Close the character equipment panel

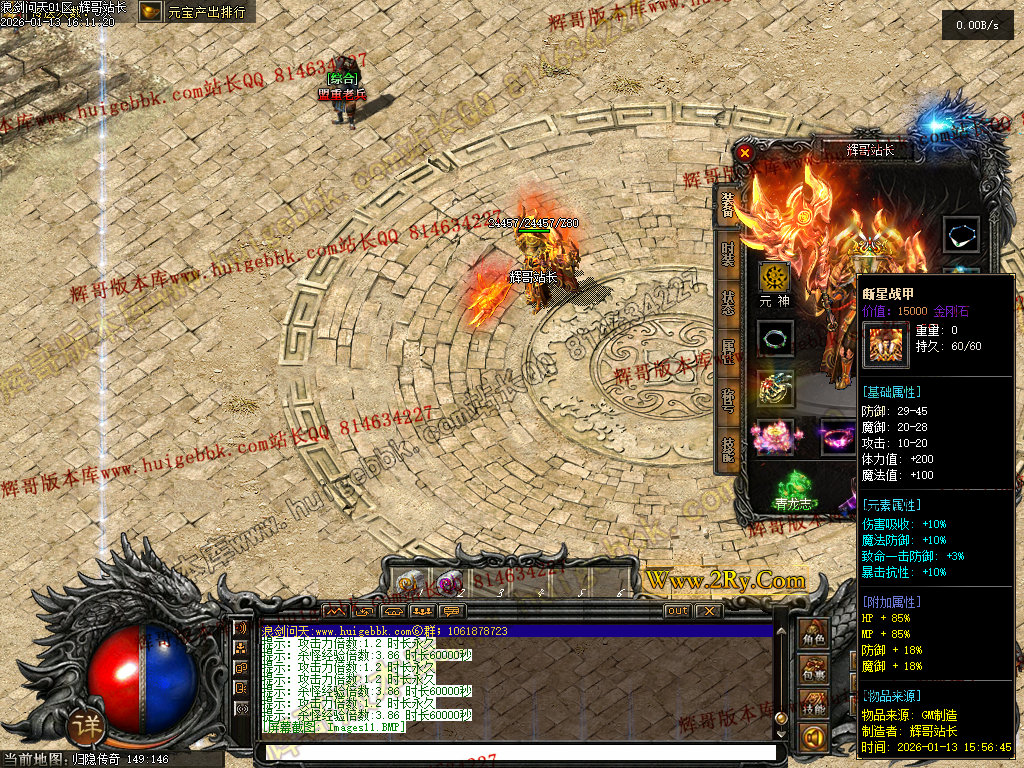[745, 152]
